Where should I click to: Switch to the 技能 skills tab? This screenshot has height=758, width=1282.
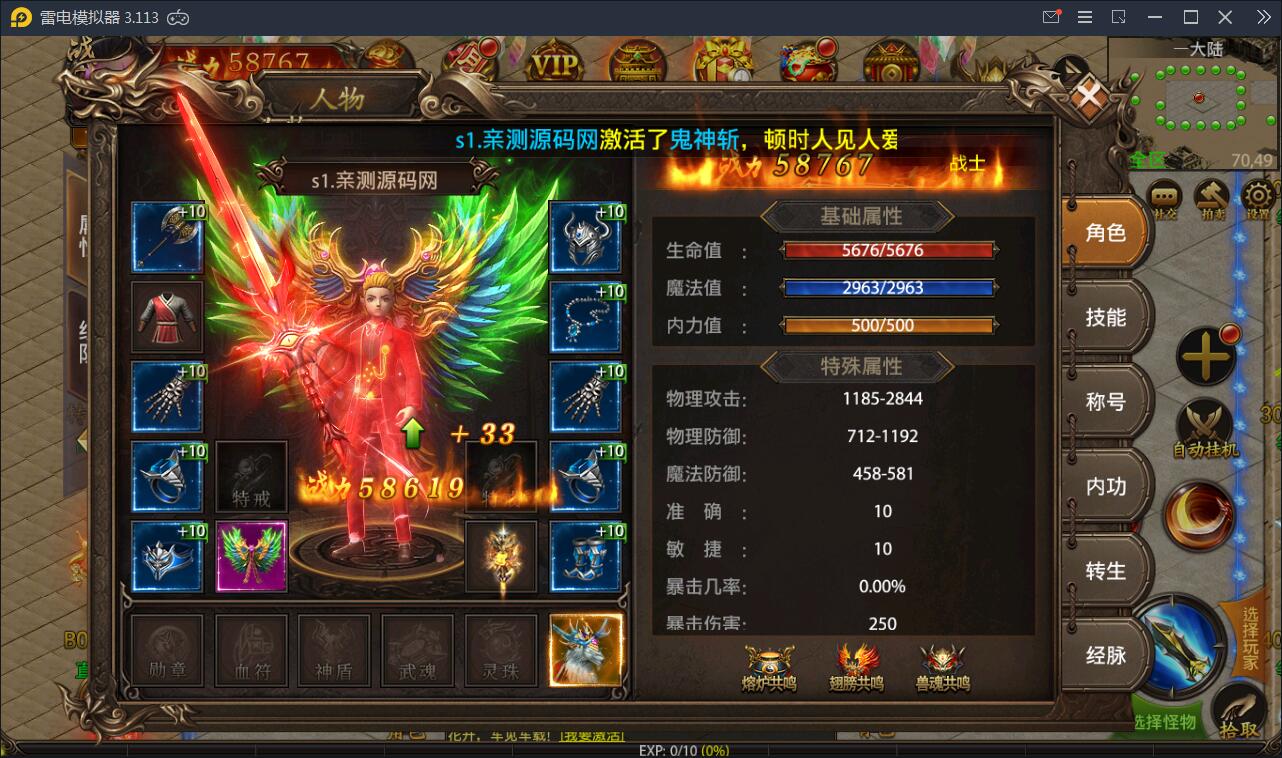pyautogui.click(x=1106, y=316)
